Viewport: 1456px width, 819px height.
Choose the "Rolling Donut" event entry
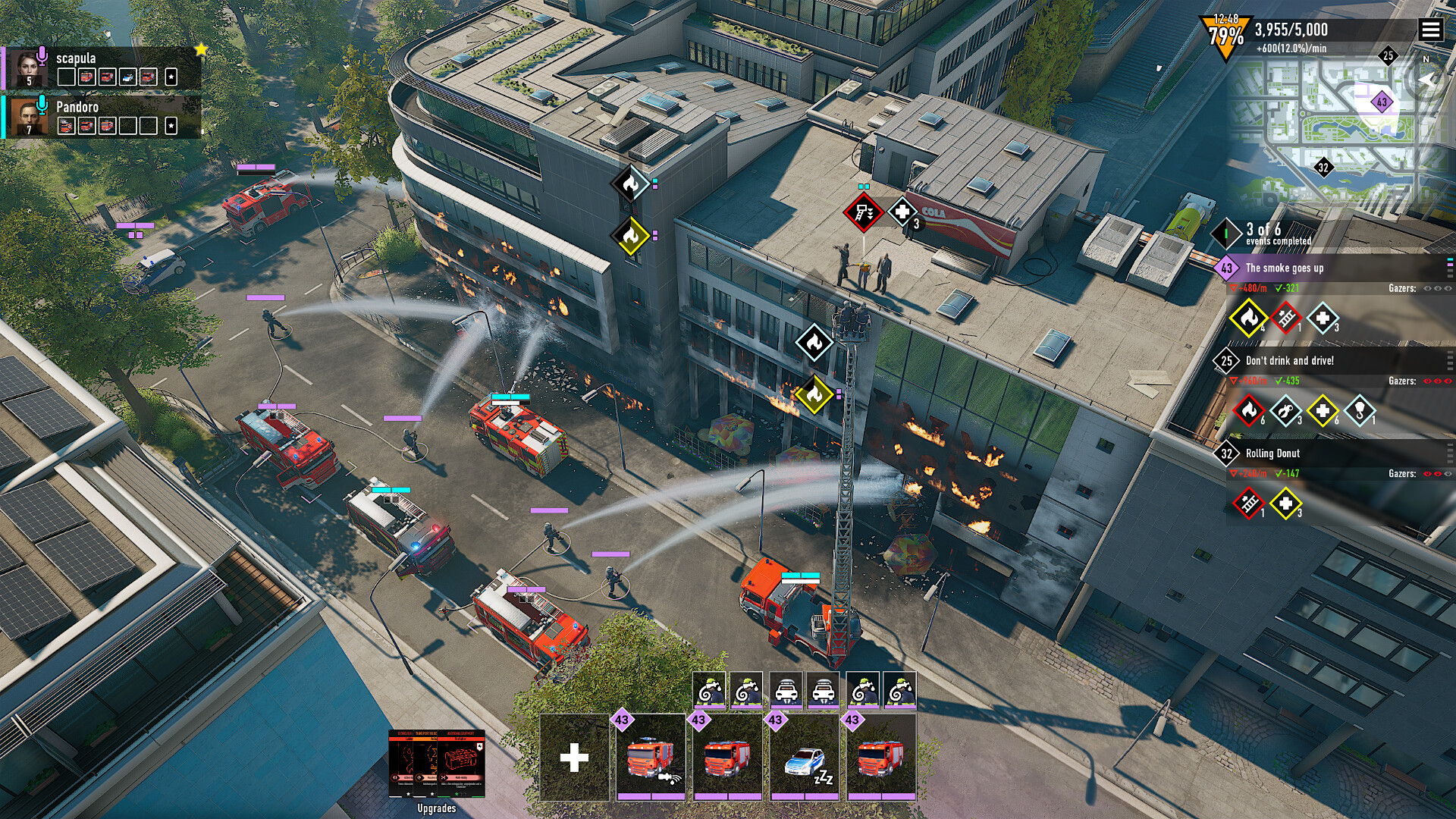coord(1272,453)
